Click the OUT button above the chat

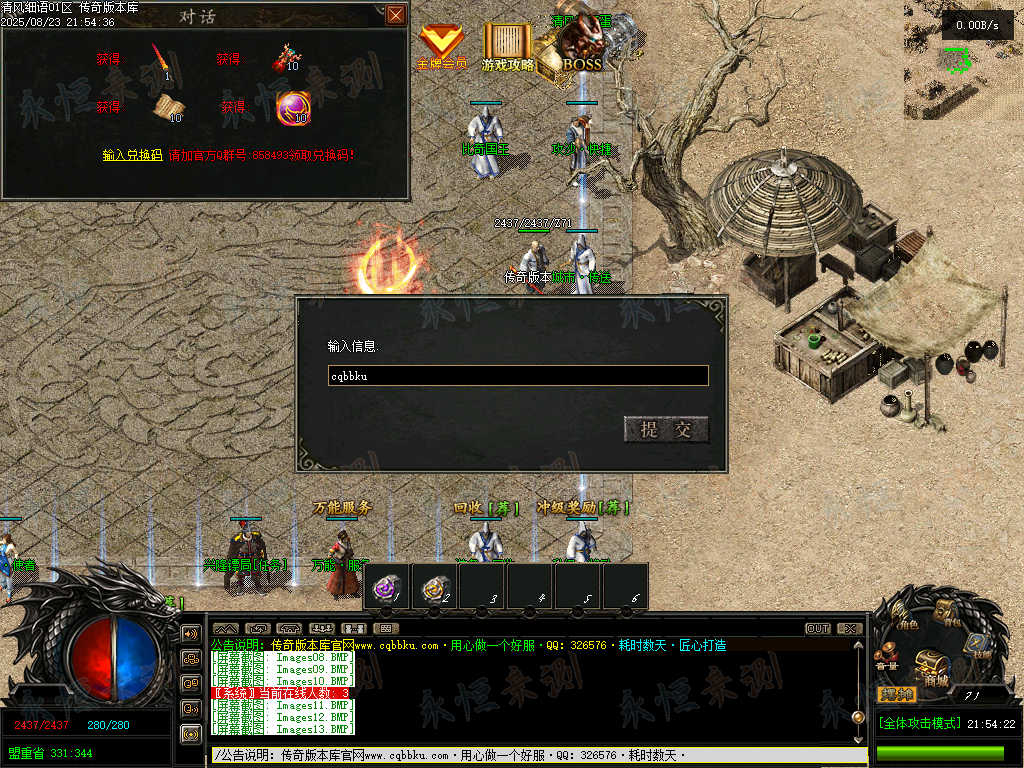[817, 629]
